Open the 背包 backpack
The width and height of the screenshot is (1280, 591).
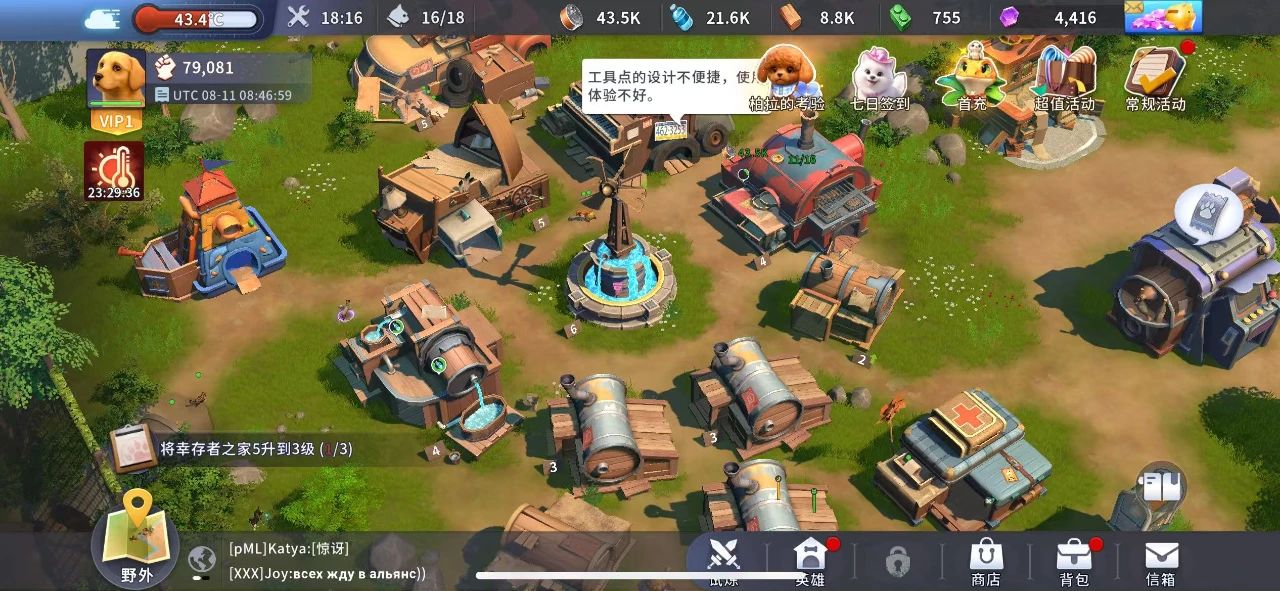pyautogui.click(x=1074, y=562)
